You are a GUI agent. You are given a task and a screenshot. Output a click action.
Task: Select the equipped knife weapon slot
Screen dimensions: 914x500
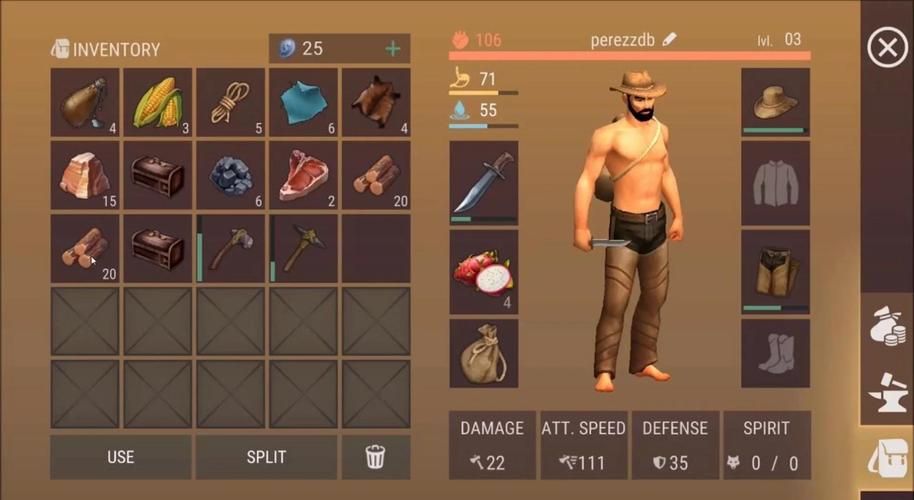point(484,182)
